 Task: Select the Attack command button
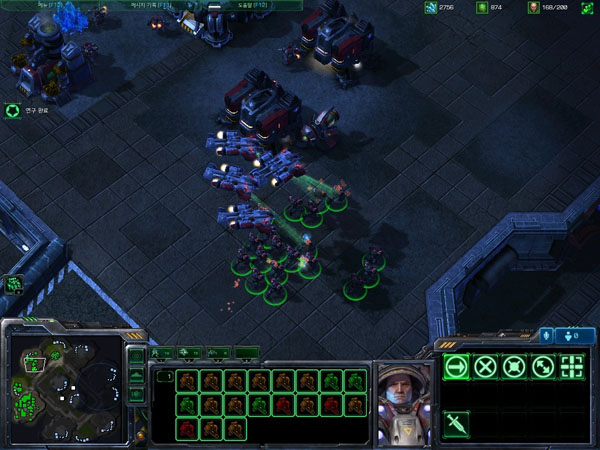tap(573, 367)
